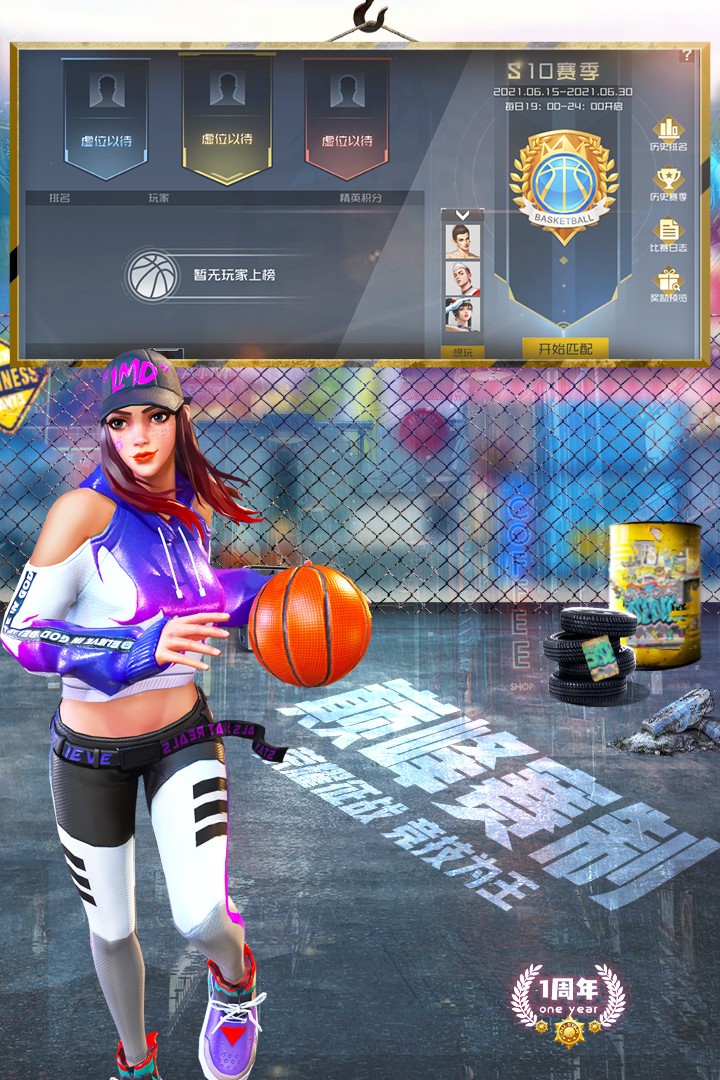Image resolution: width=720 pixels, height=1080 pixels.
Task: Collapse the character list with the down arrow
Action: point(462,214)
